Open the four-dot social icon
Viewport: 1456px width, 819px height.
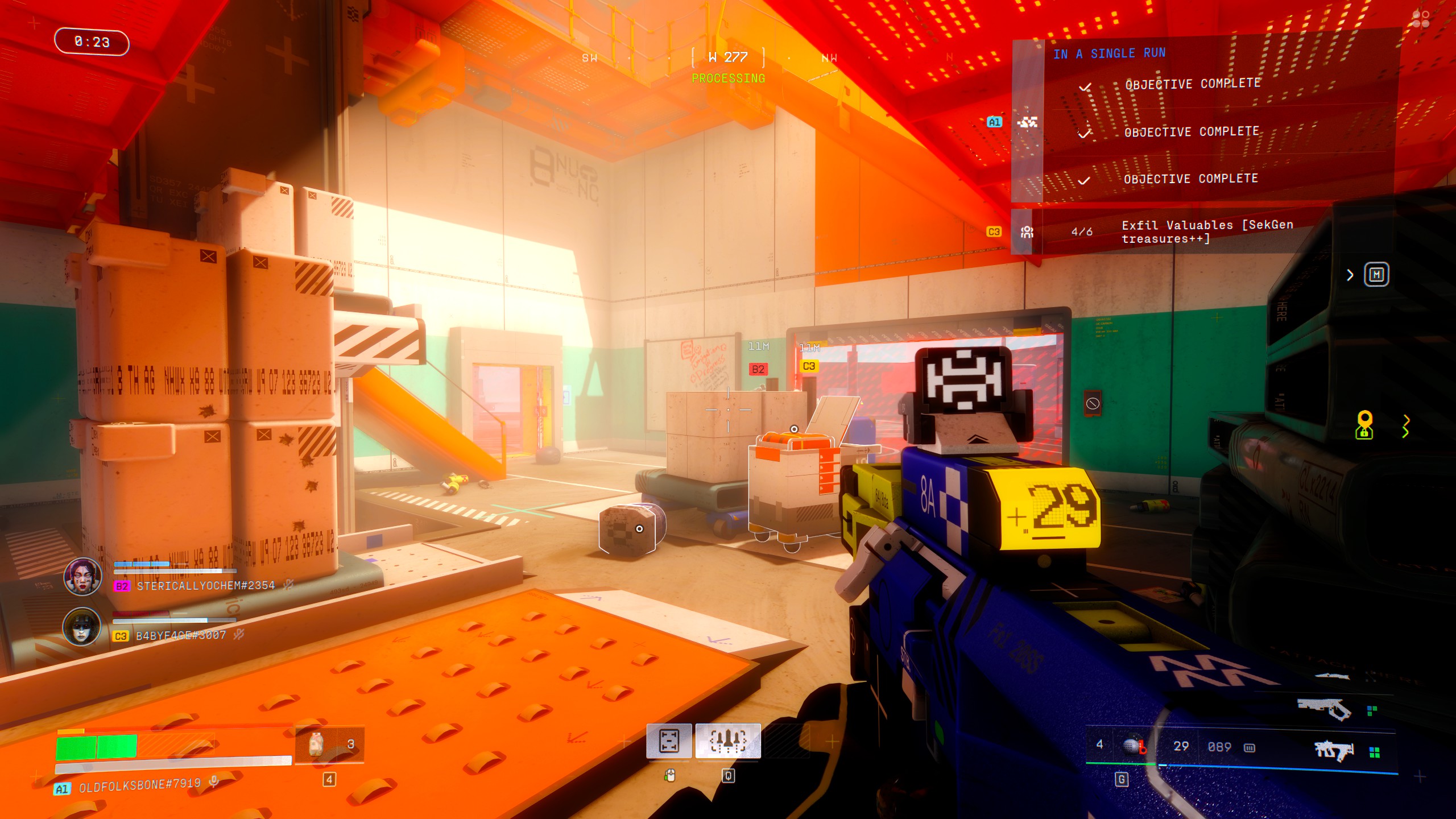[1421, 20]
